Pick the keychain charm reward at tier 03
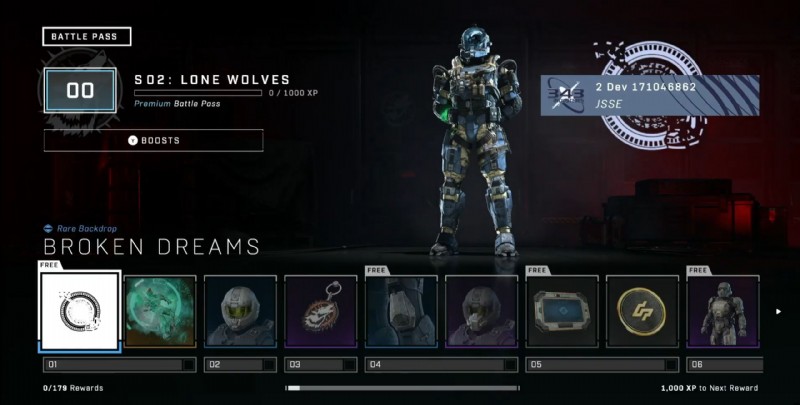This screenshot has width=800, height=405. [320, 311]
